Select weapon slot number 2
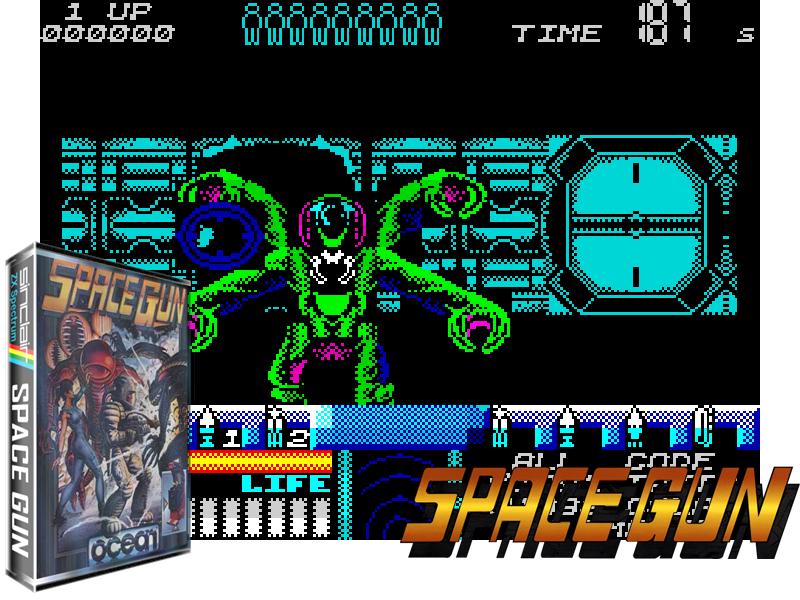This screenshot has height=600, width=800. click(296, 436)
